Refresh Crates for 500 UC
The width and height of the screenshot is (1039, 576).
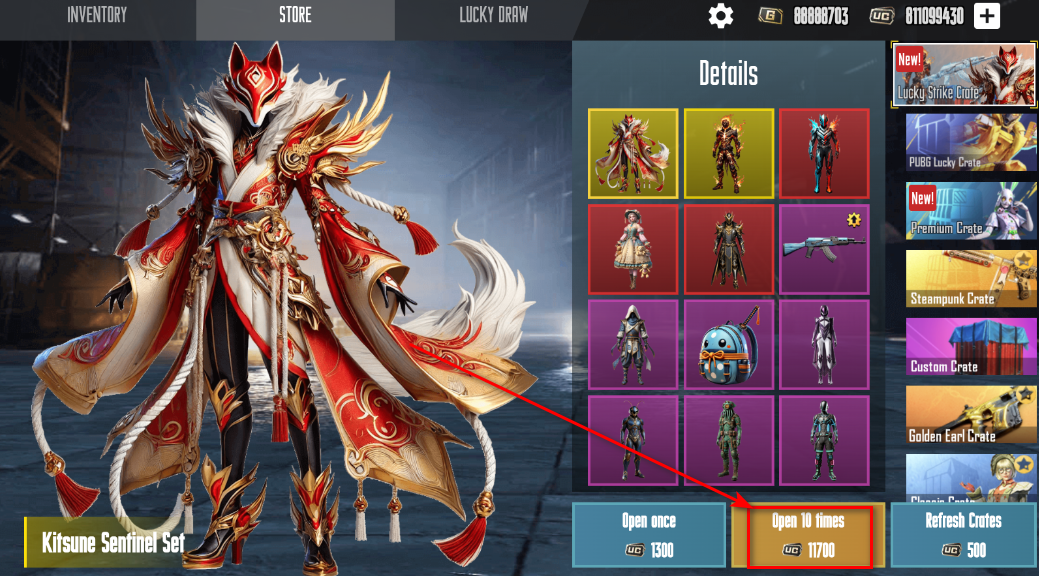pos(963,535)
